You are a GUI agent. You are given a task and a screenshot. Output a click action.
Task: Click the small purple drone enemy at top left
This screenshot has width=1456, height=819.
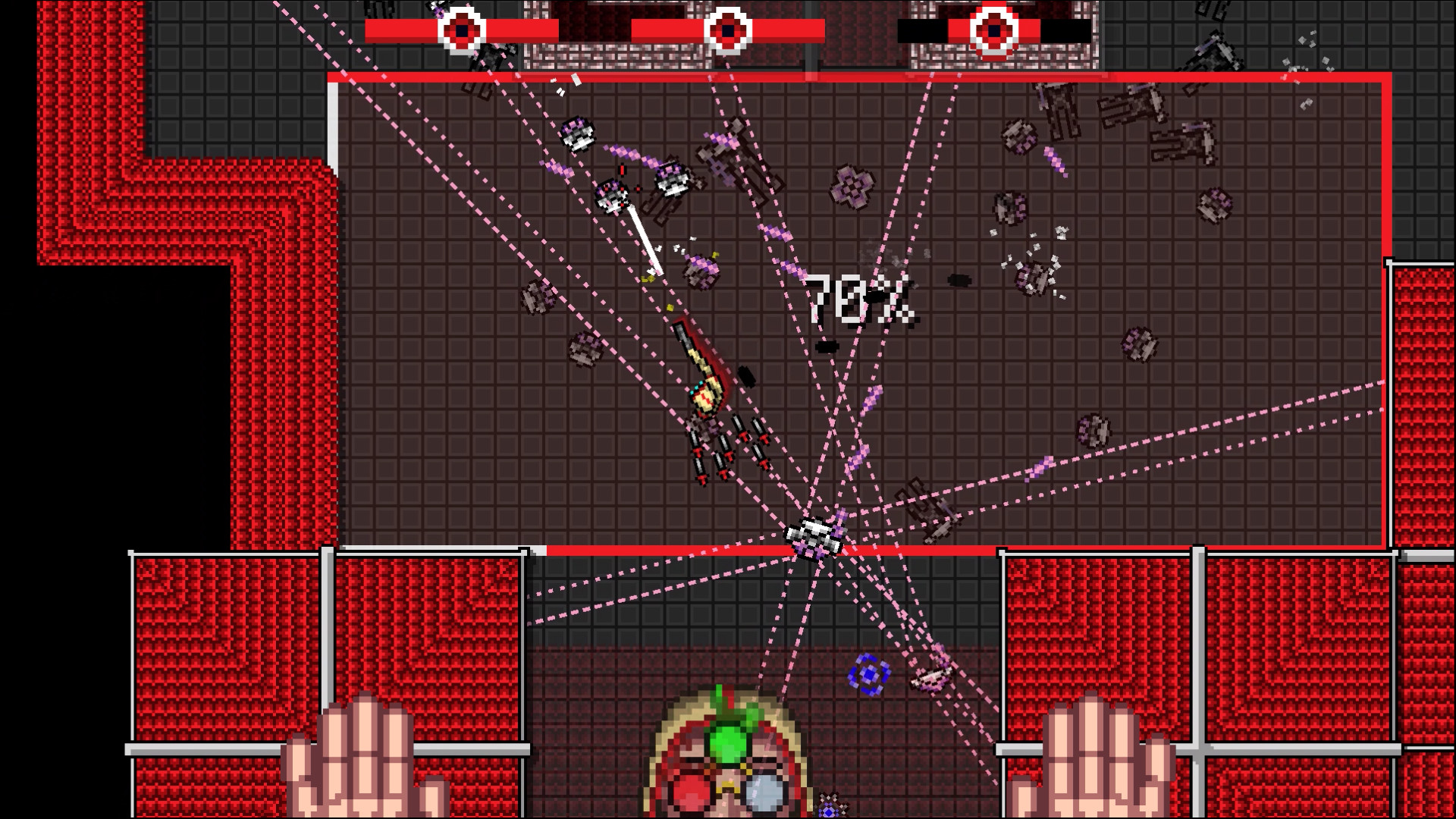pos(579,134)
